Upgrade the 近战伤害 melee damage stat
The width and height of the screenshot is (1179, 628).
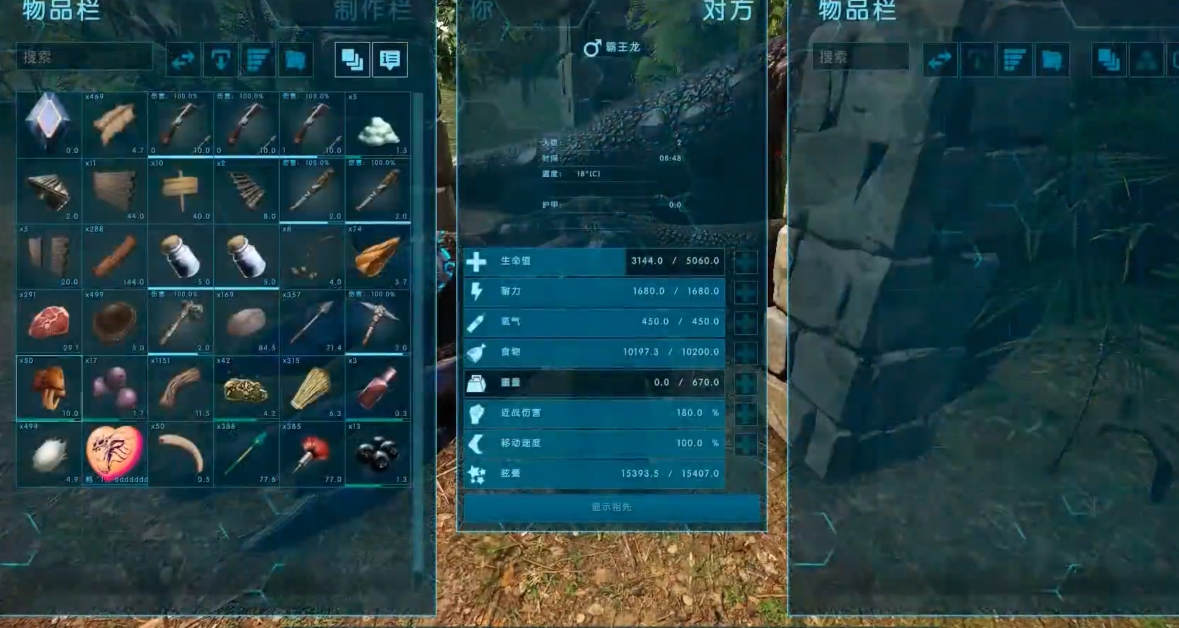tap(746, 413)
